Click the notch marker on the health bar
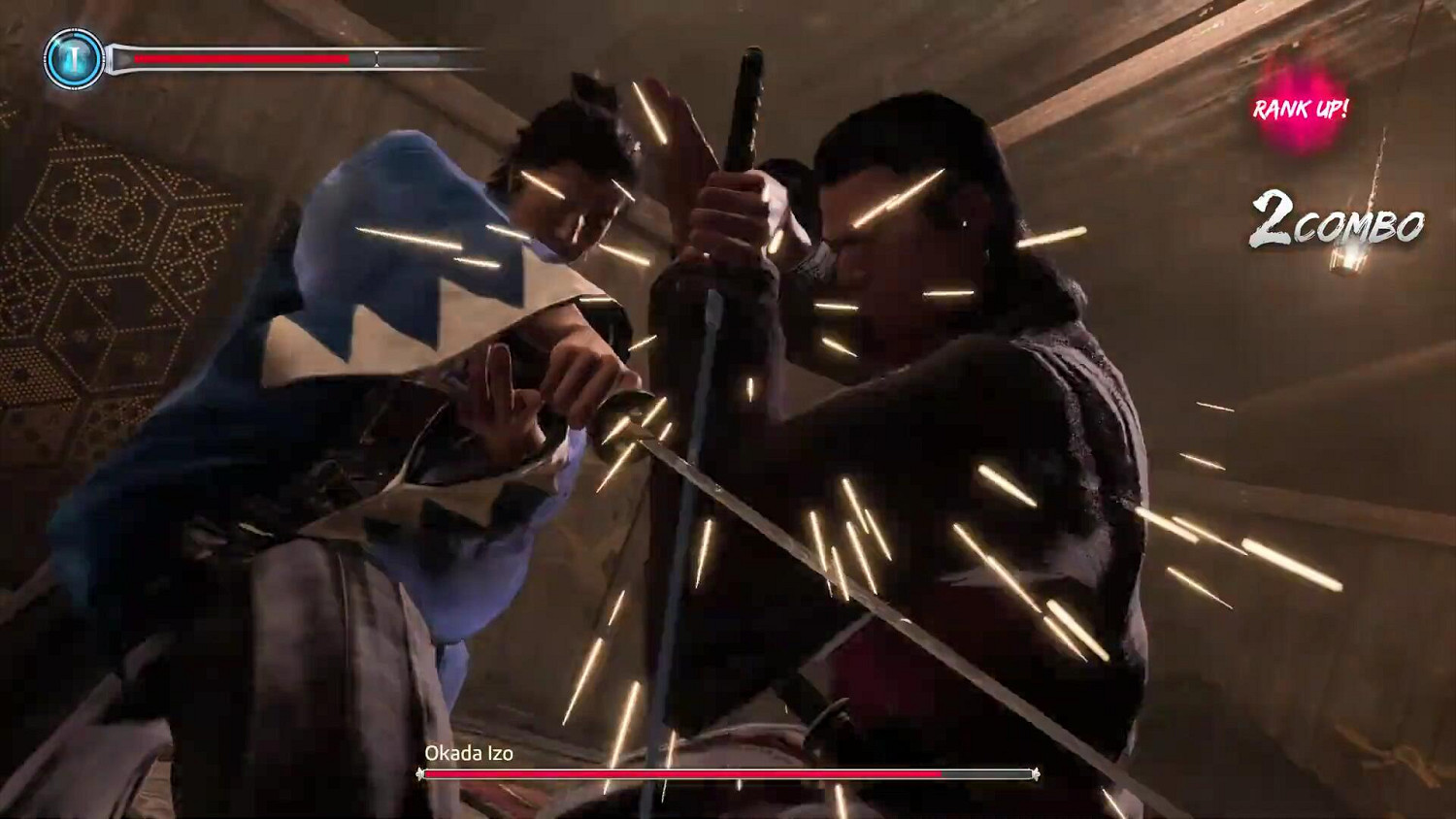This screenshot has height=819, width=1456. (x=377, y=58)
